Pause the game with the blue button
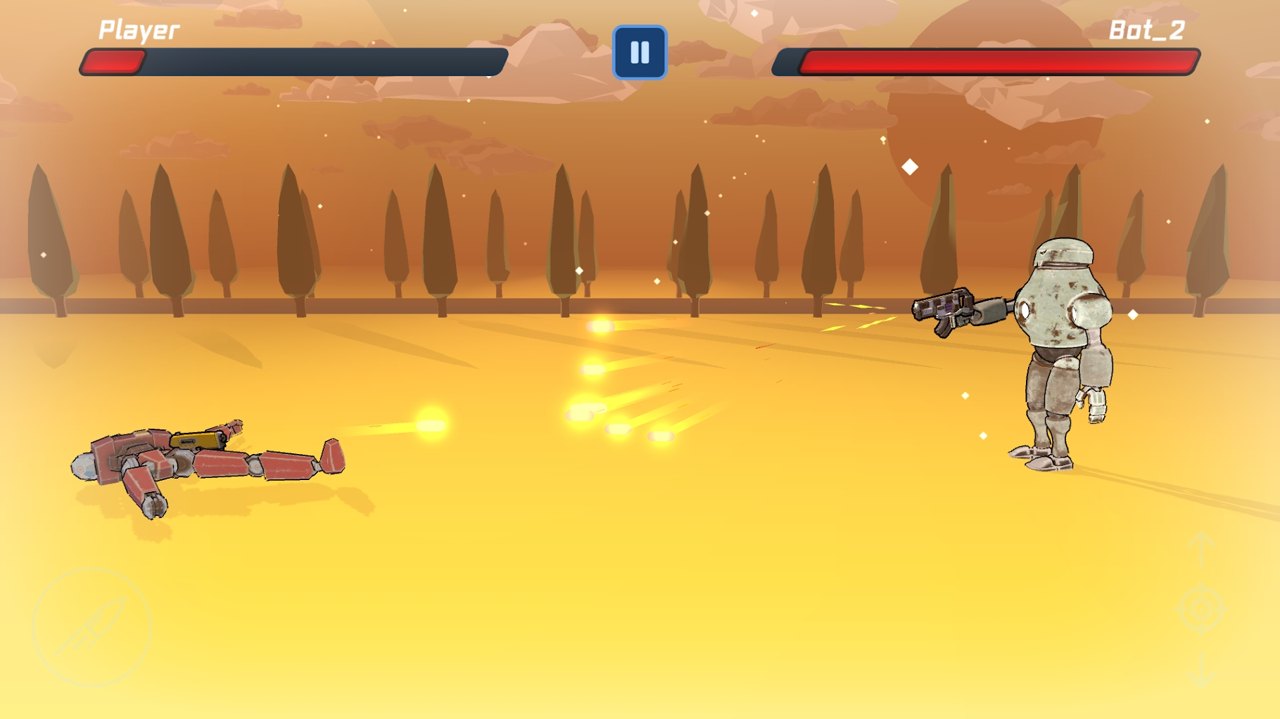1280x719 pixels. tap(640, 52)
